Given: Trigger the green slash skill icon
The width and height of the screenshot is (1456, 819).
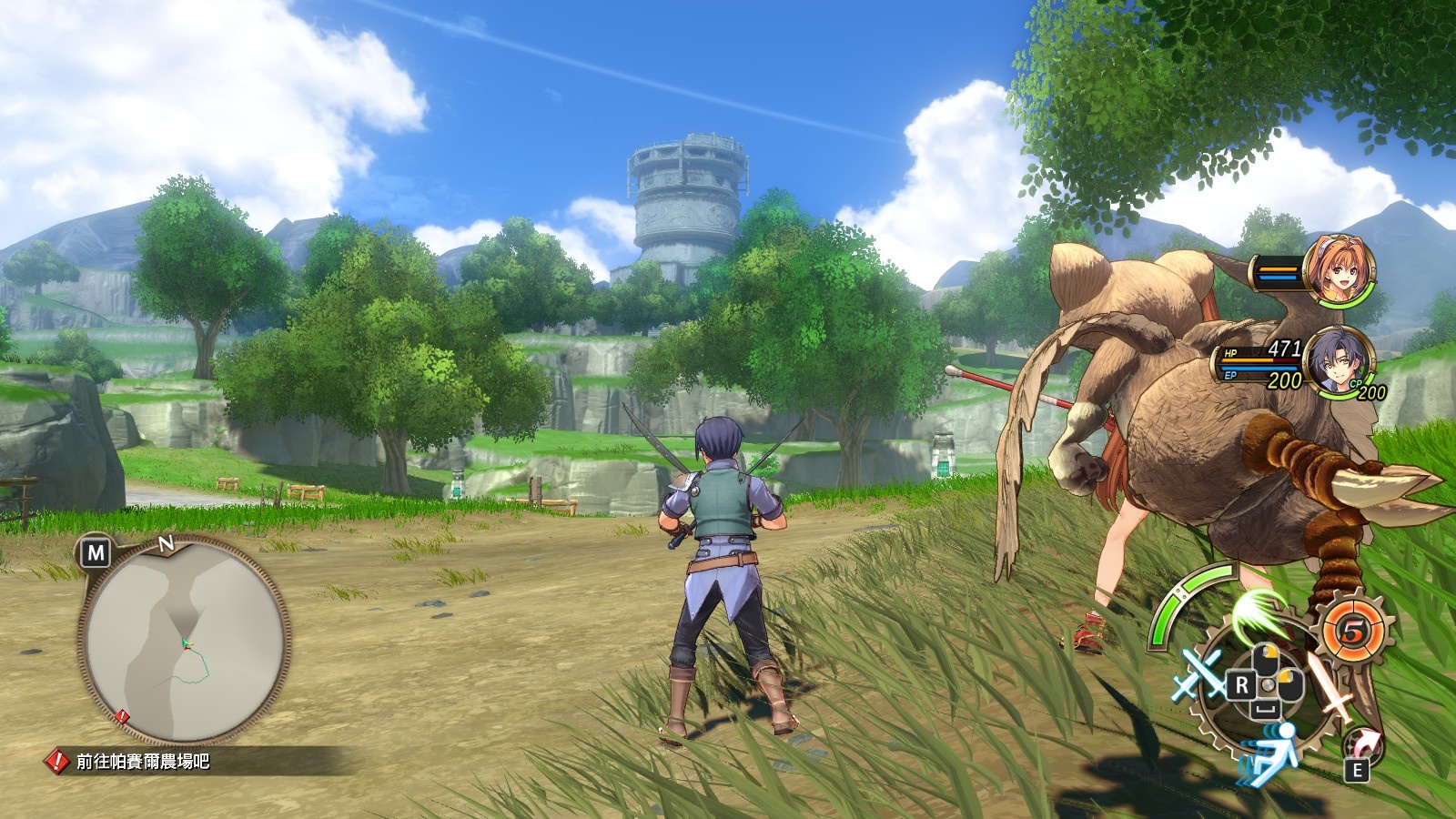Looking at the screenshot, I should click(1261, 609).
